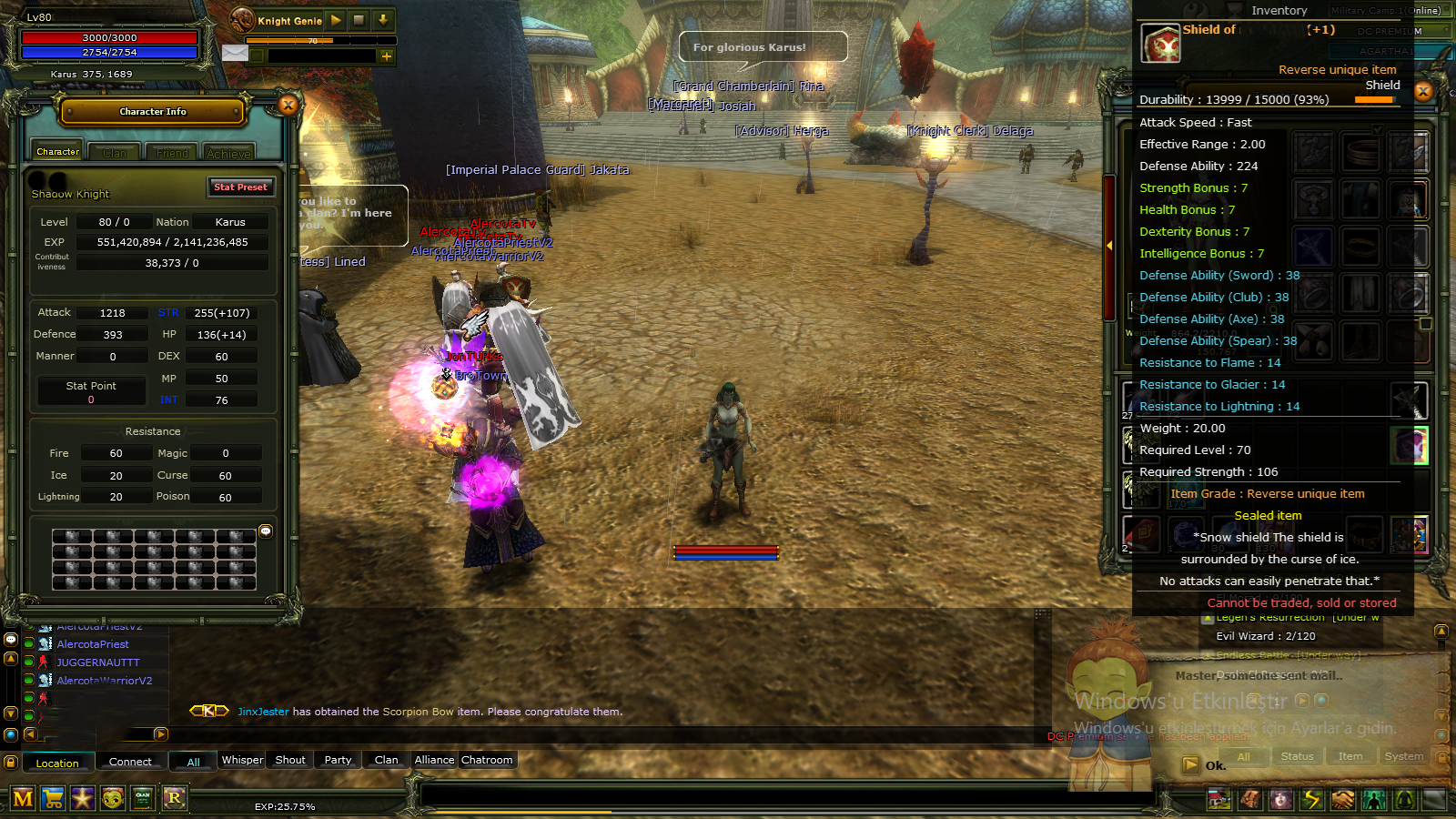
Task: Open the 'Party' chat tab
Action: [x=337, y=760]
